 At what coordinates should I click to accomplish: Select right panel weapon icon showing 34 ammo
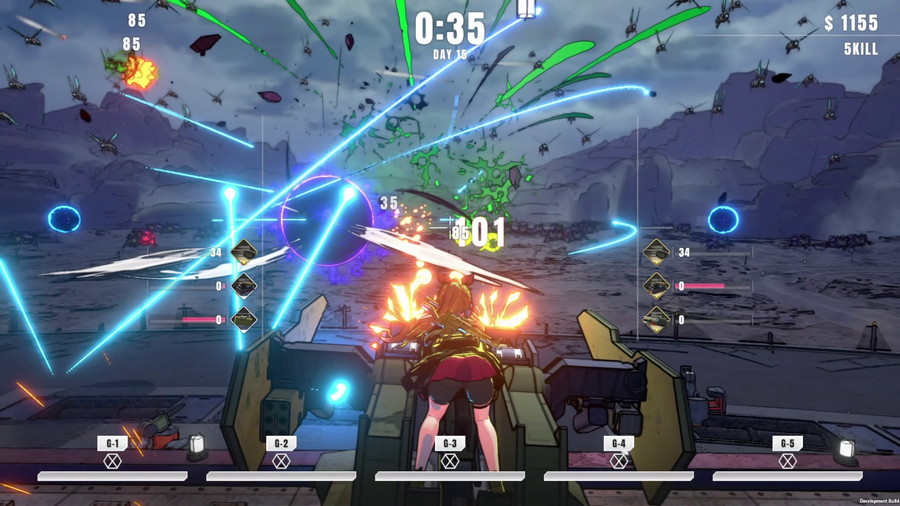656,253
